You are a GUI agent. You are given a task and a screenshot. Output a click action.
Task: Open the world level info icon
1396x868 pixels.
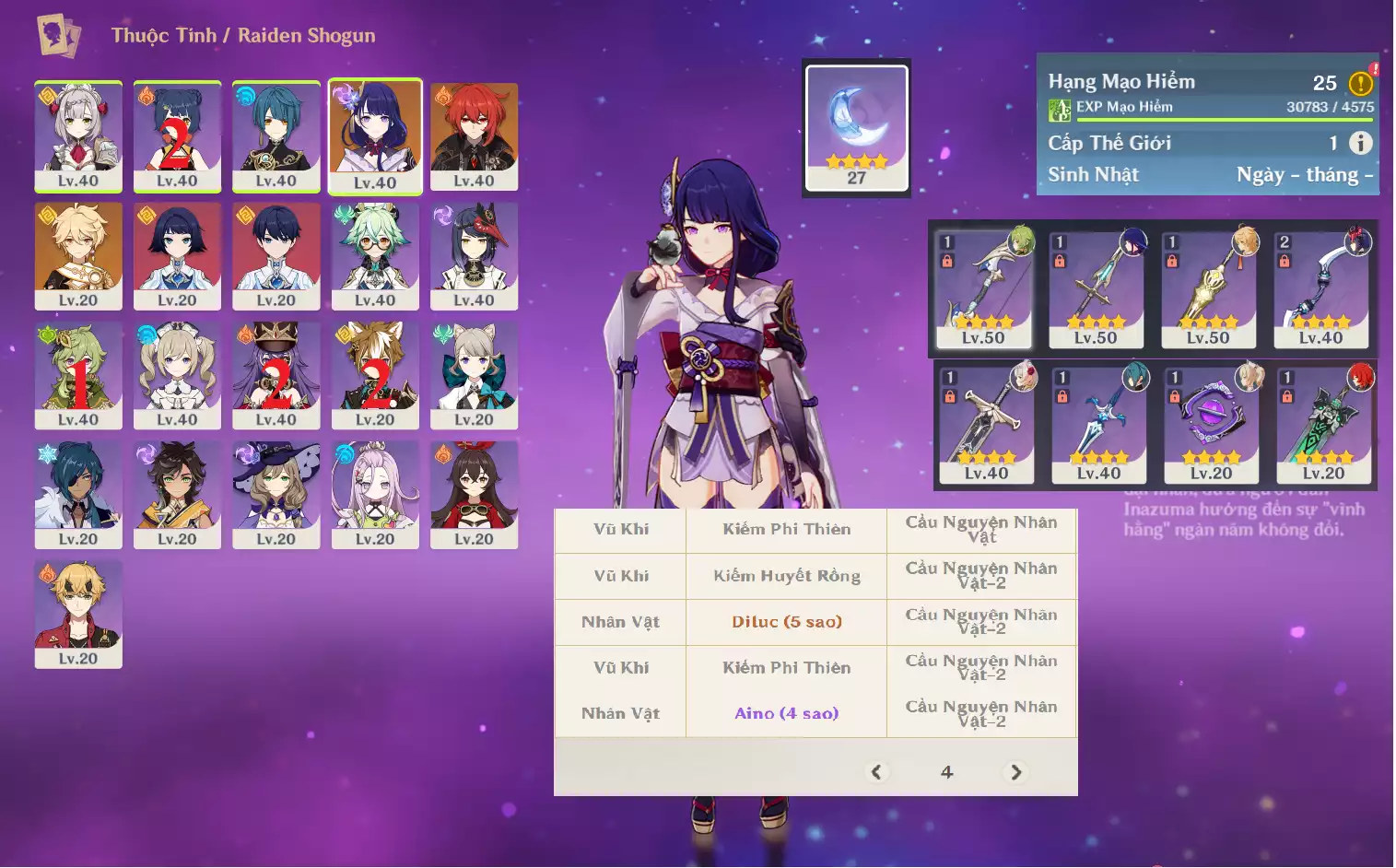[x=1360, y=143]
